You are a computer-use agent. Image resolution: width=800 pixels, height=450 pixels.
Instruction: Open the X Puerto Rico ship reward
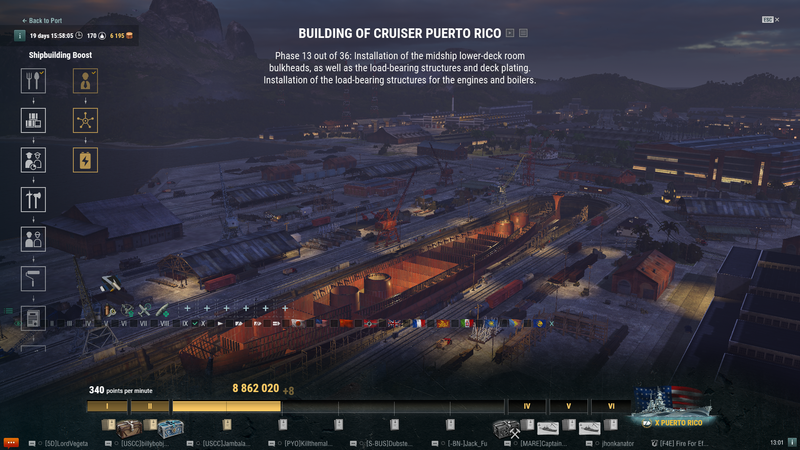point(671,403)
